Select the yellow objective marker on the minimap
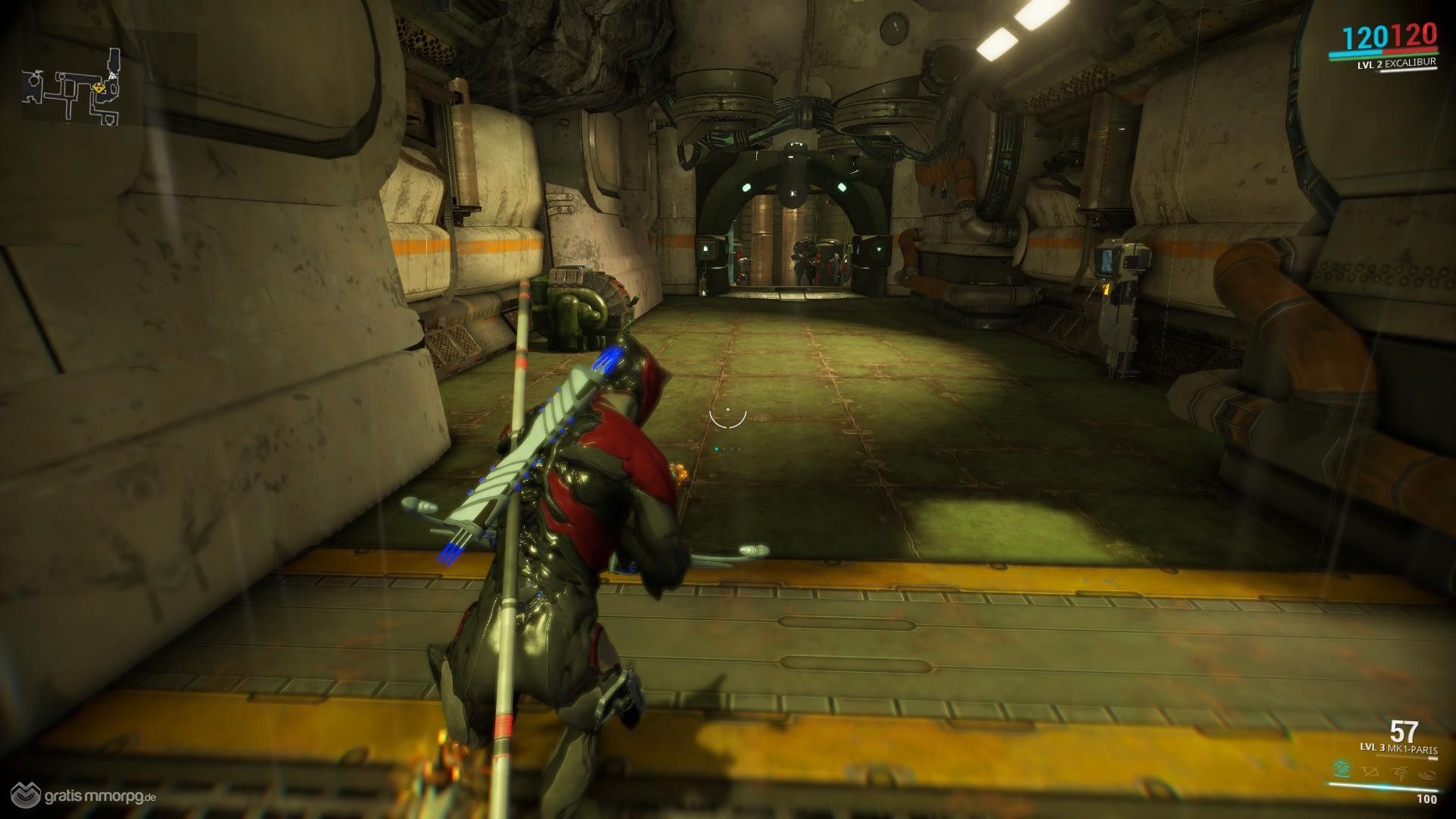The image size is (1456, 819). point(99,88)
